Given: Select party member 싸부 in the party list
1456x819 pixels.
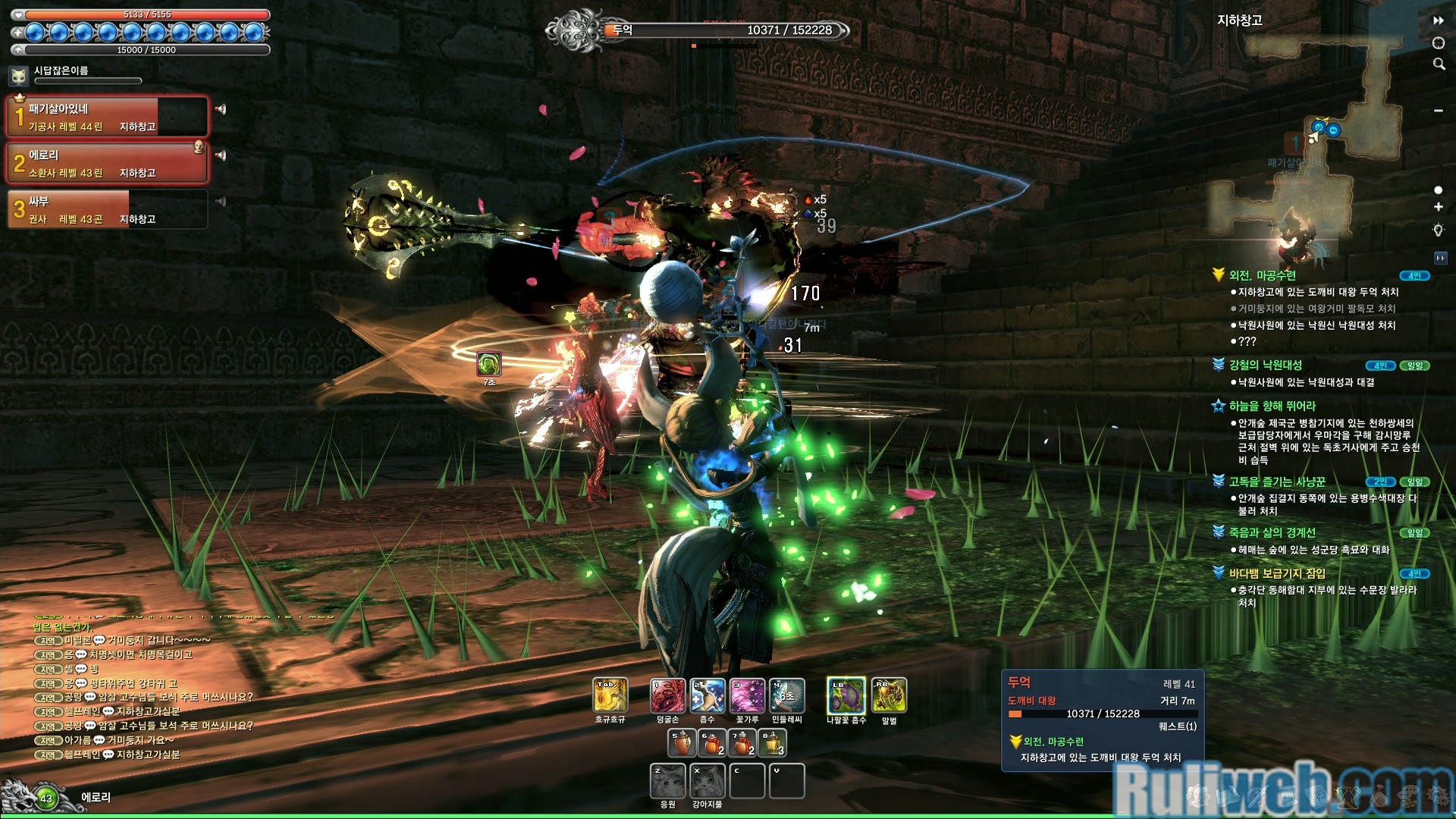Looking at the screenshot, I should [x=106, y=209].
